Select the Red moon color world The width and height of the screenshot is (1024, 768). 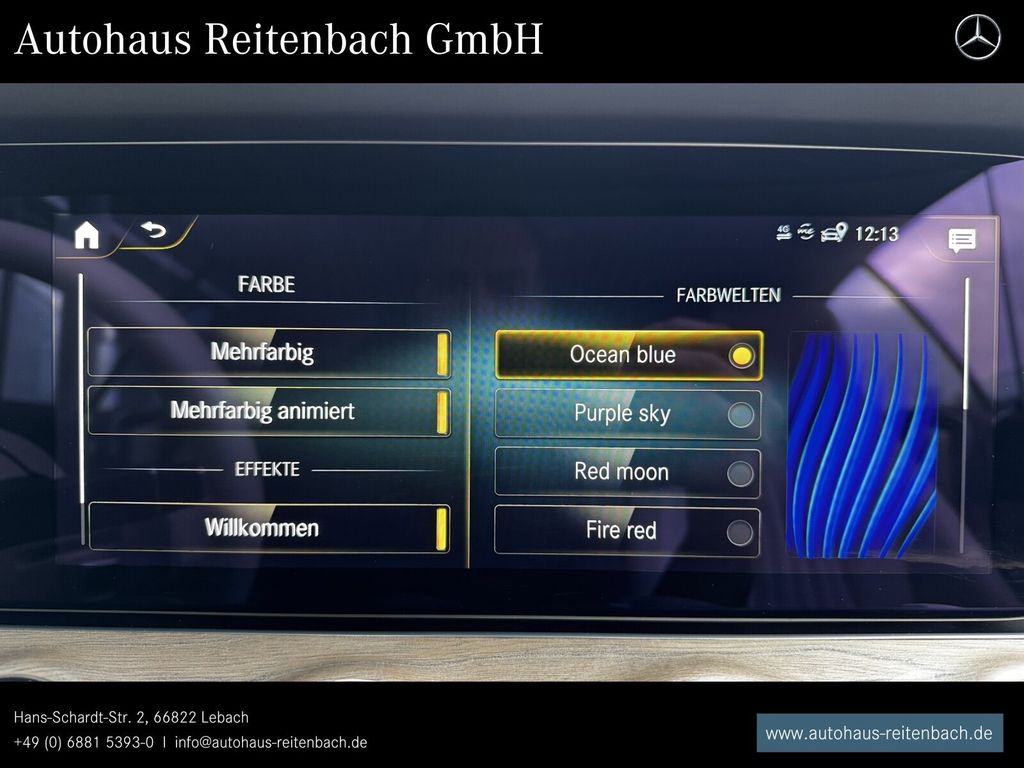tap(628, 472)
